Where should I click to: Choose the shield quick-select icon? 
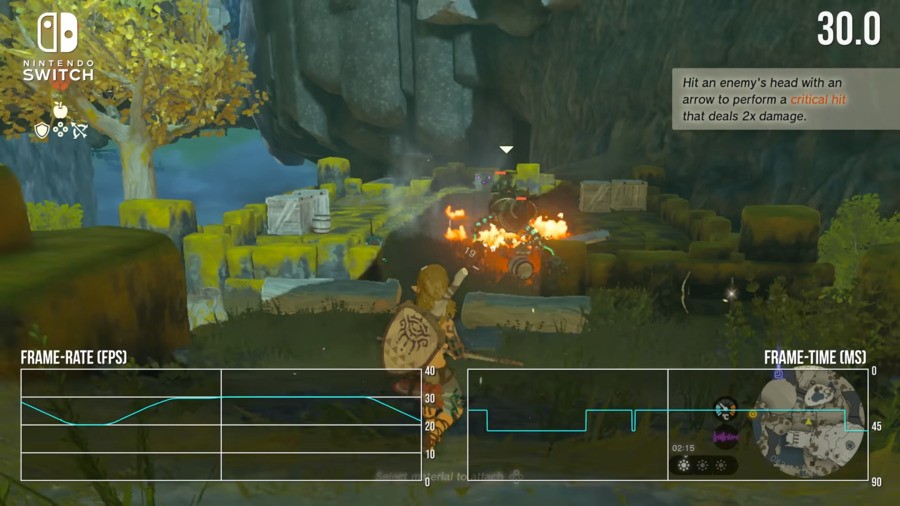pyautogui.click(x=42, y=130)
